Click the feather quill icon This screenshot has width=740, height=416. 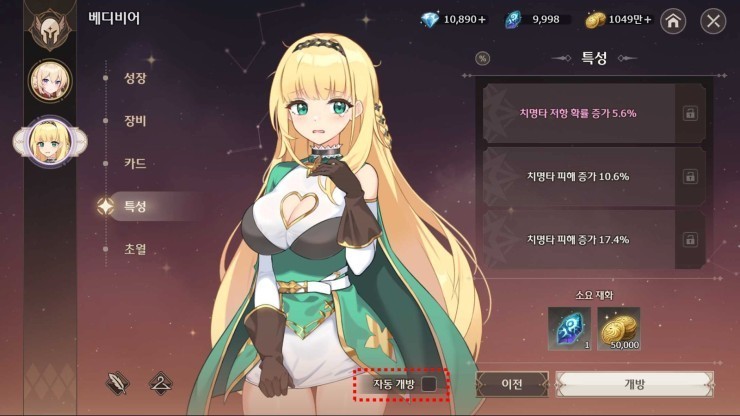(x=117, y=382)
